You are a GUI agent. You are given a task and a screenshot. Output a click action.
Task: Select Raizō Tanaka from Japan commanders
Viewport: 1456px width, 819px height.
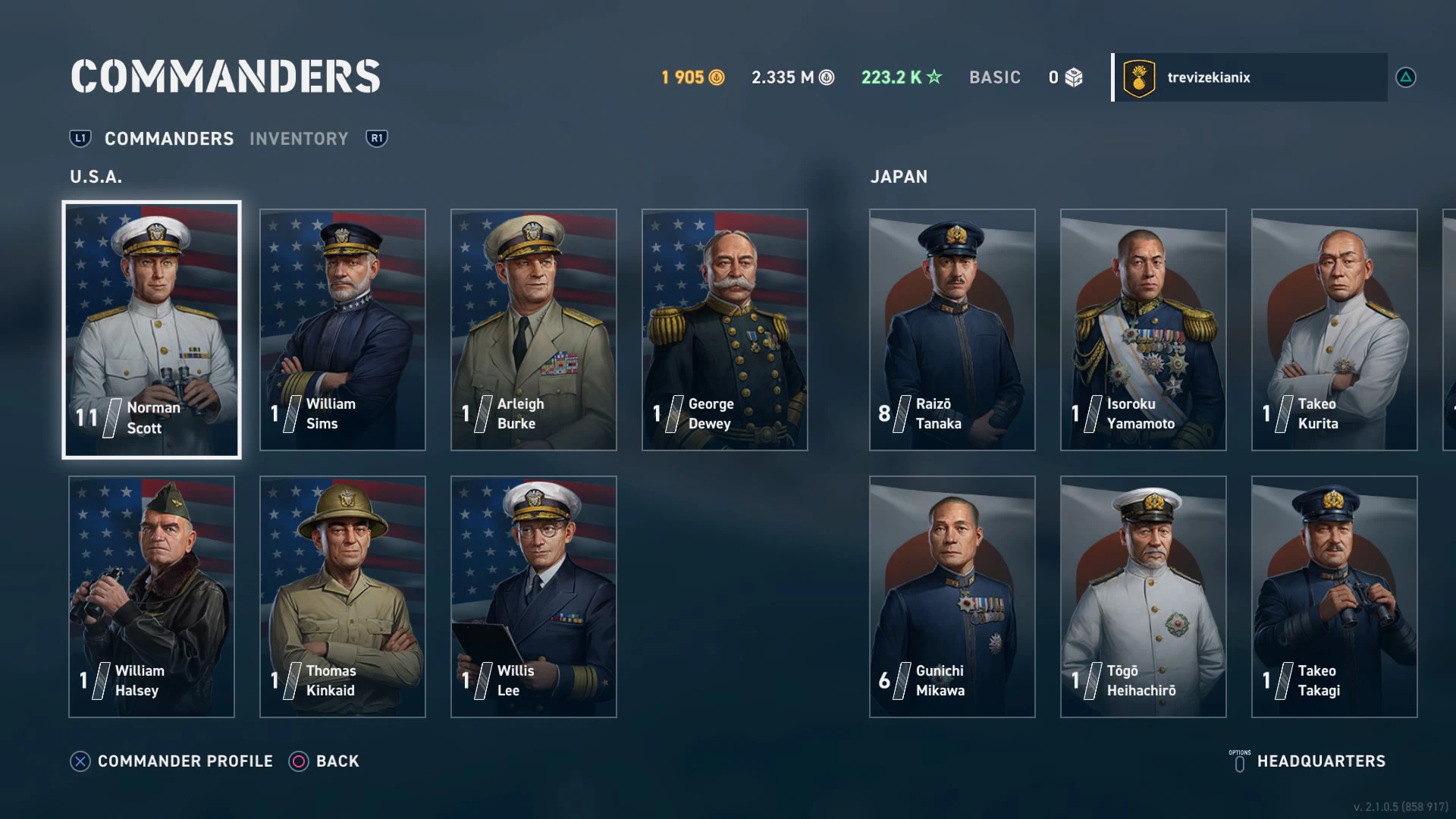(952, 330)
